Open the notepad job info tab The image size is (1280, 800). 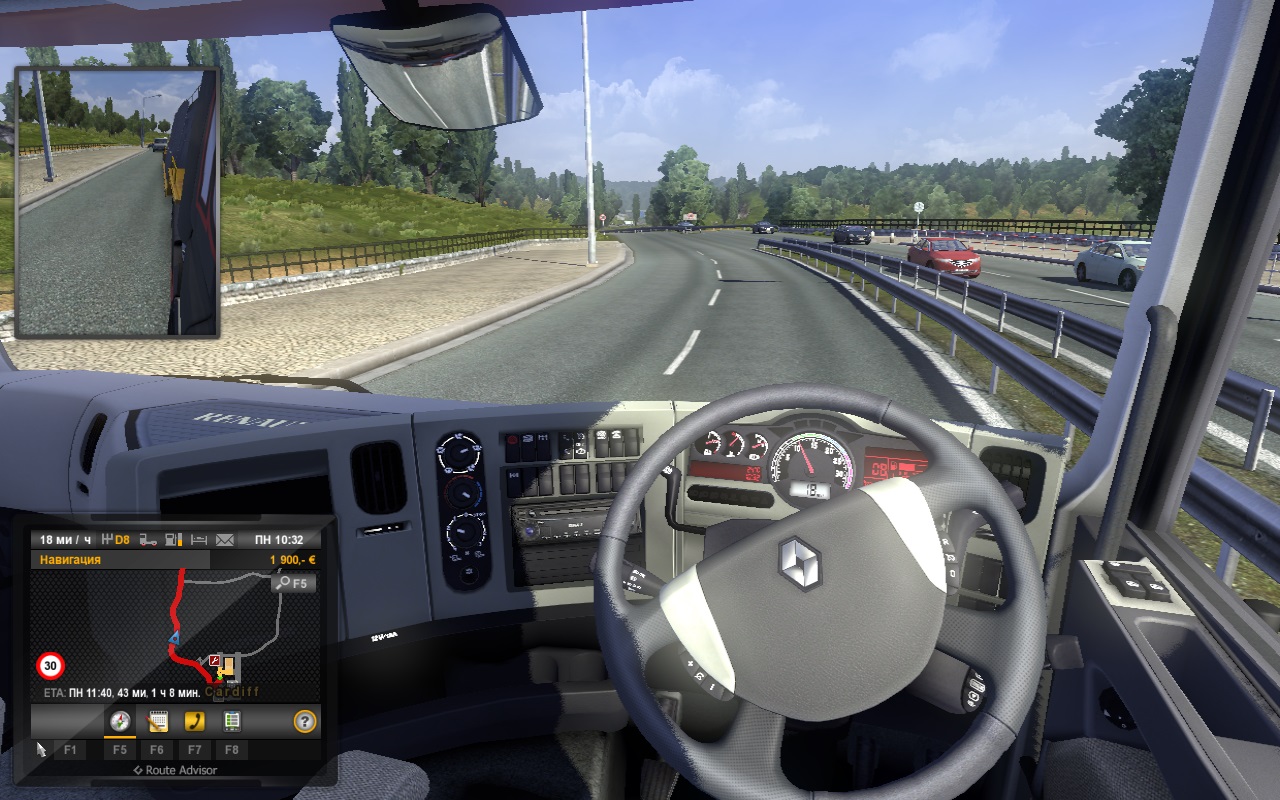click(157, 721)
